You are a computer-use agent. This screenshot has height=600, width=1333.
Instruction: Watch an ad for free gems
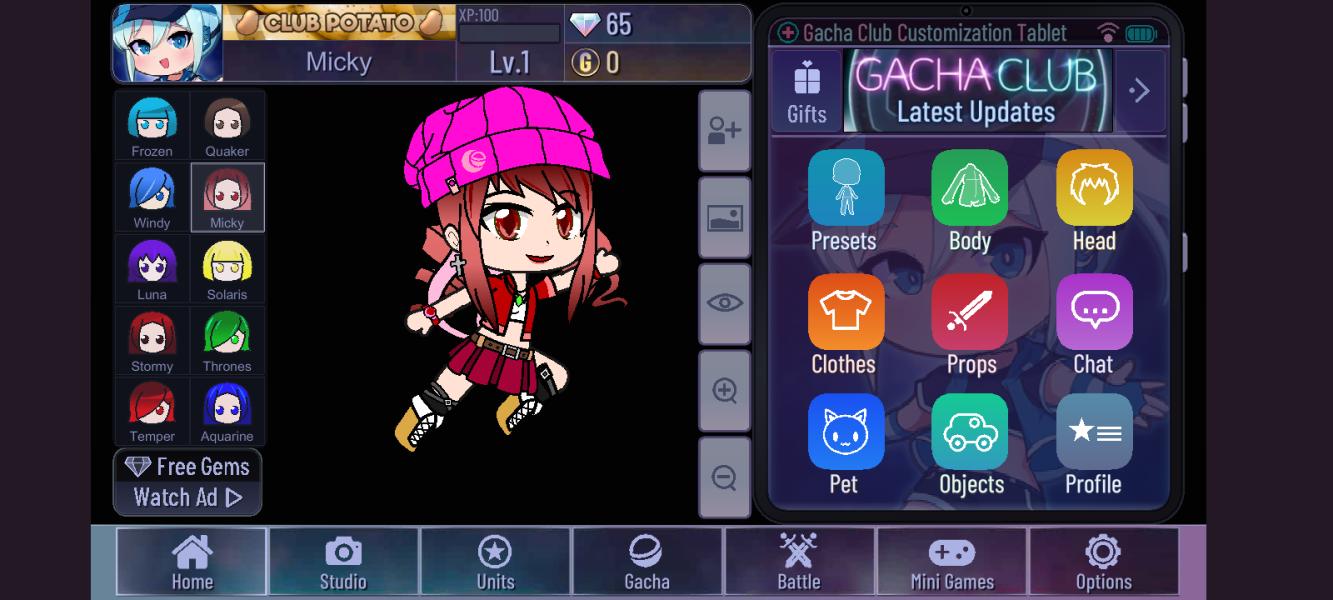pyautogui.click(x=188, y=482)
